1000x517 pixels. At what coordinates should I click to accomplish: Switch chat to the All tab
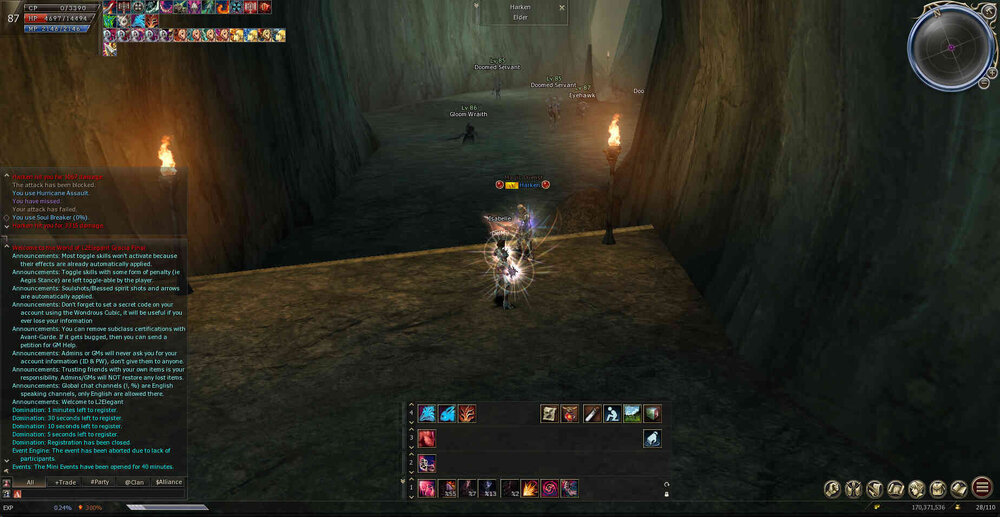(x=30, y=482)
